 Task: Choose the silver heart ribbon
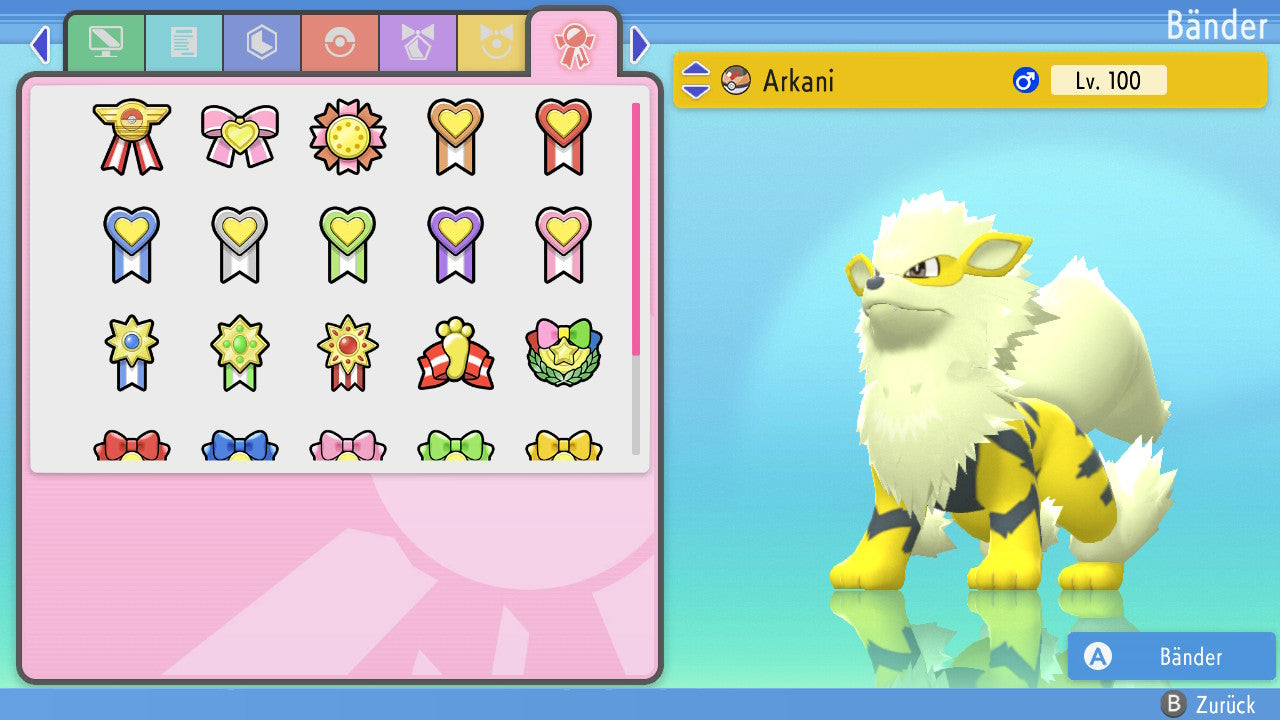[x=240, y=244]
